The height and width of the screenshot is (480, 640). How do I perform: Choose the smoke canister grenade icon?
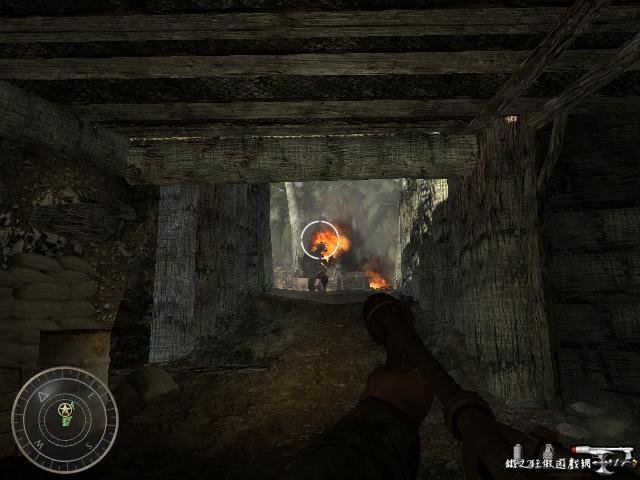[519, 450]
